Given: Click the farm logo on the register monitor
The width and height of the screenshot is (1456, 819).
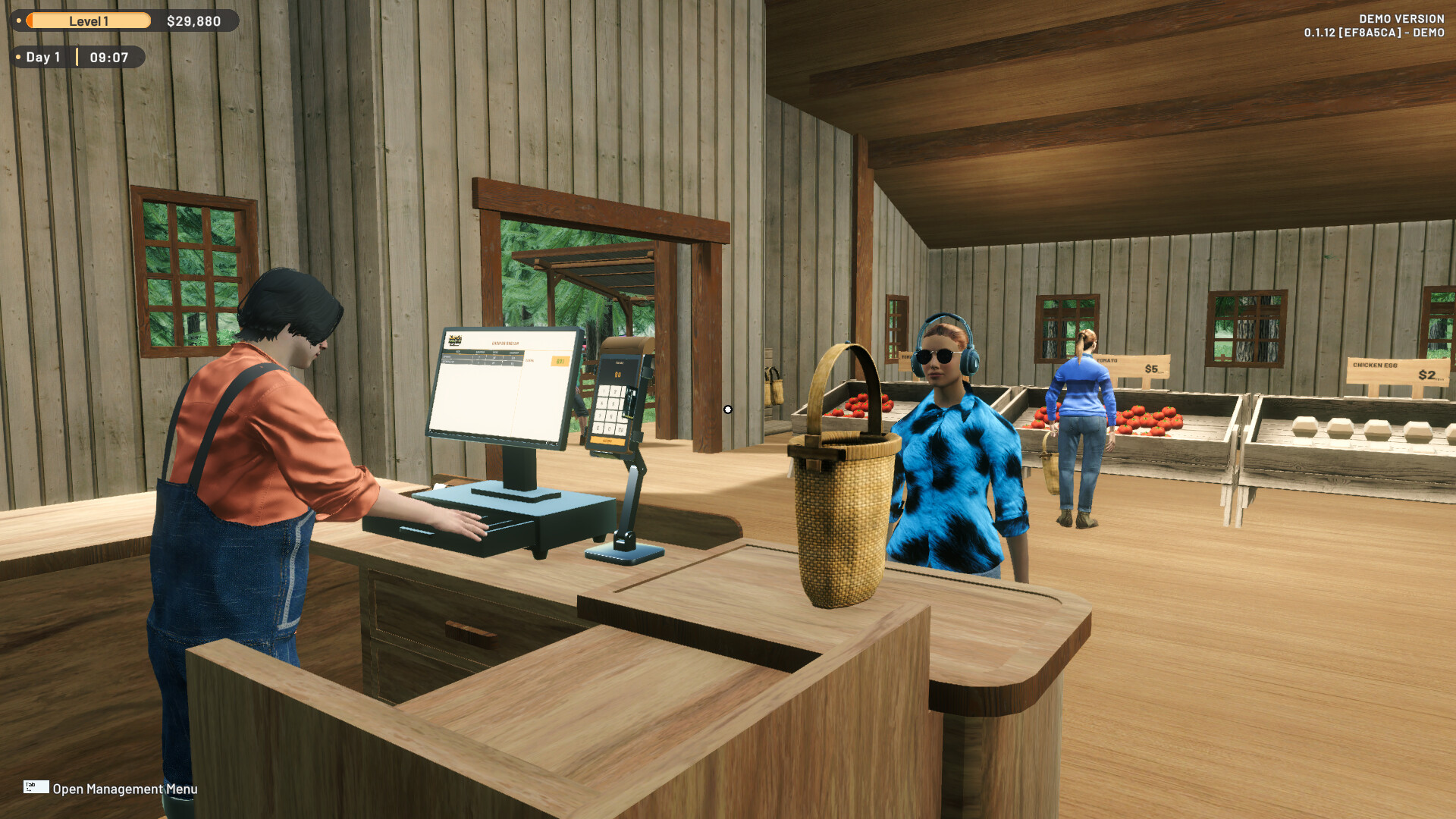Looking at the screenshot, I should [x=455, y=340].
